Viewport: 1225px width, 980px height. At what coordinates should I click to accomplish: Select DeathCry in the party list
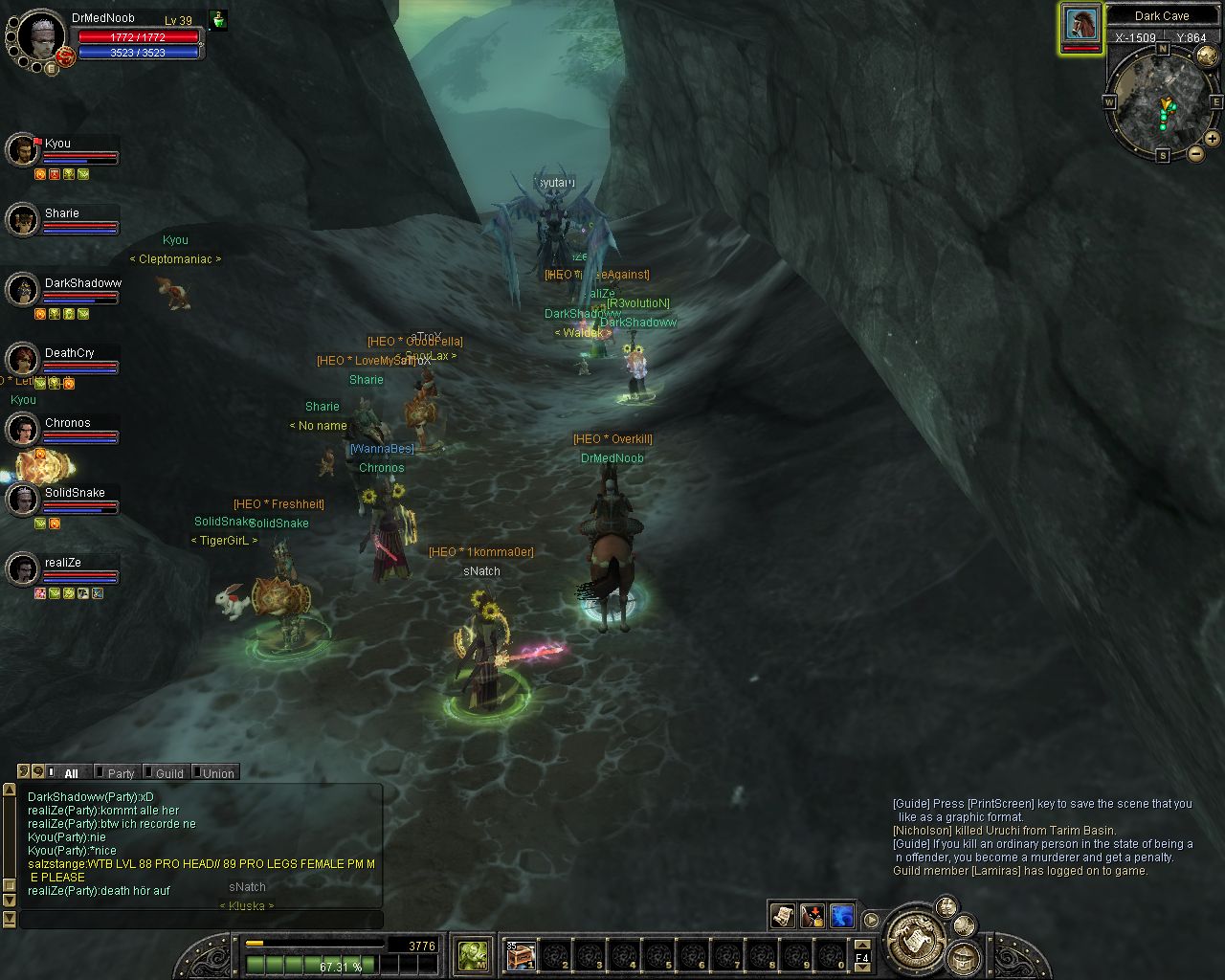pyautogui.click(x=22, y=360)
